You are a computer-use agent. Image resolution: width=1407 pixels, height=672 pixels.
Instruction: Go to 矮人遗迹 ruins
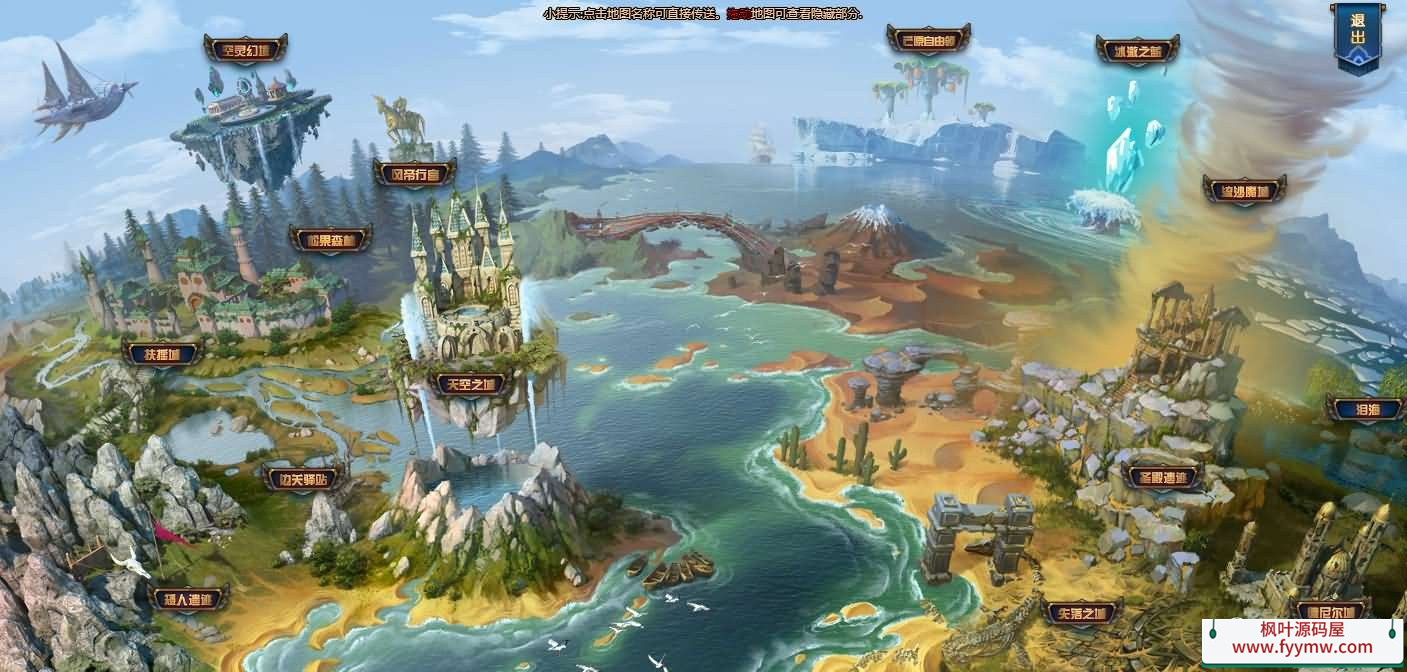click(188, 599)
